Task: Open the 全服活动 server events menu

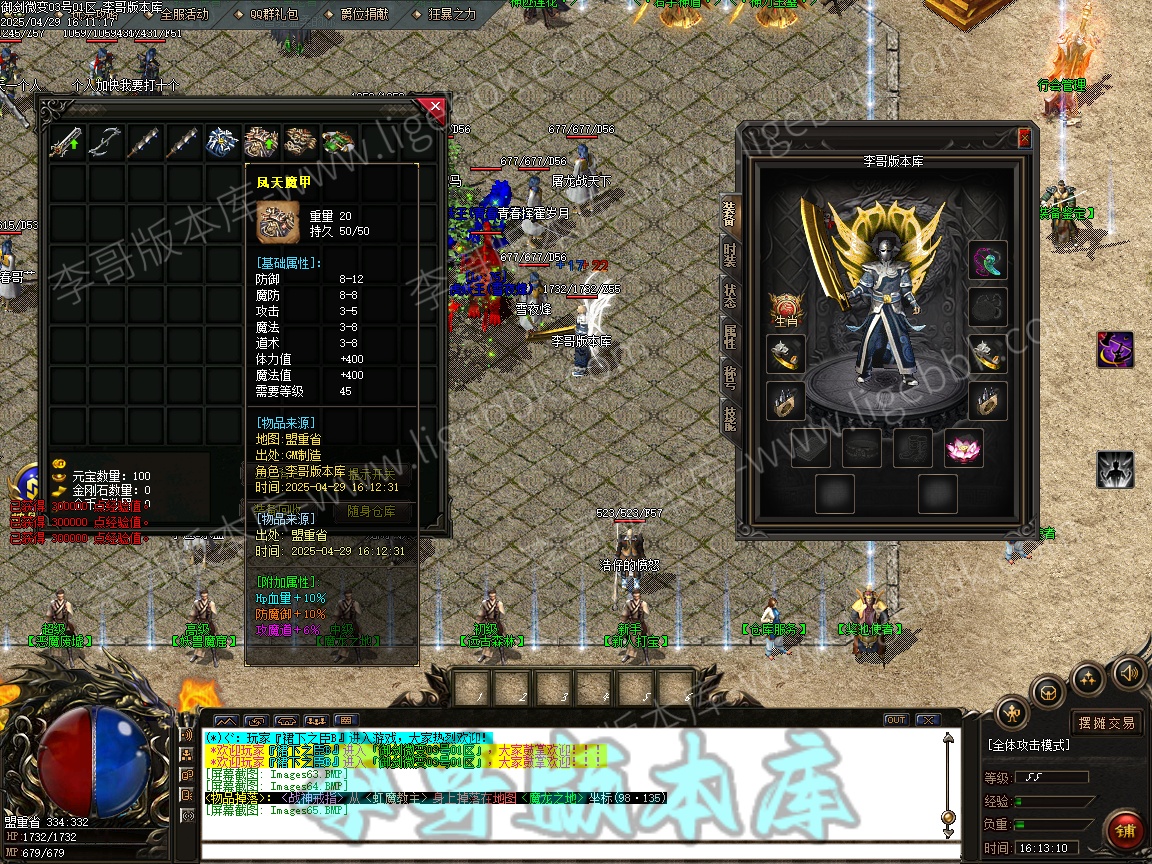Action: 184,14
